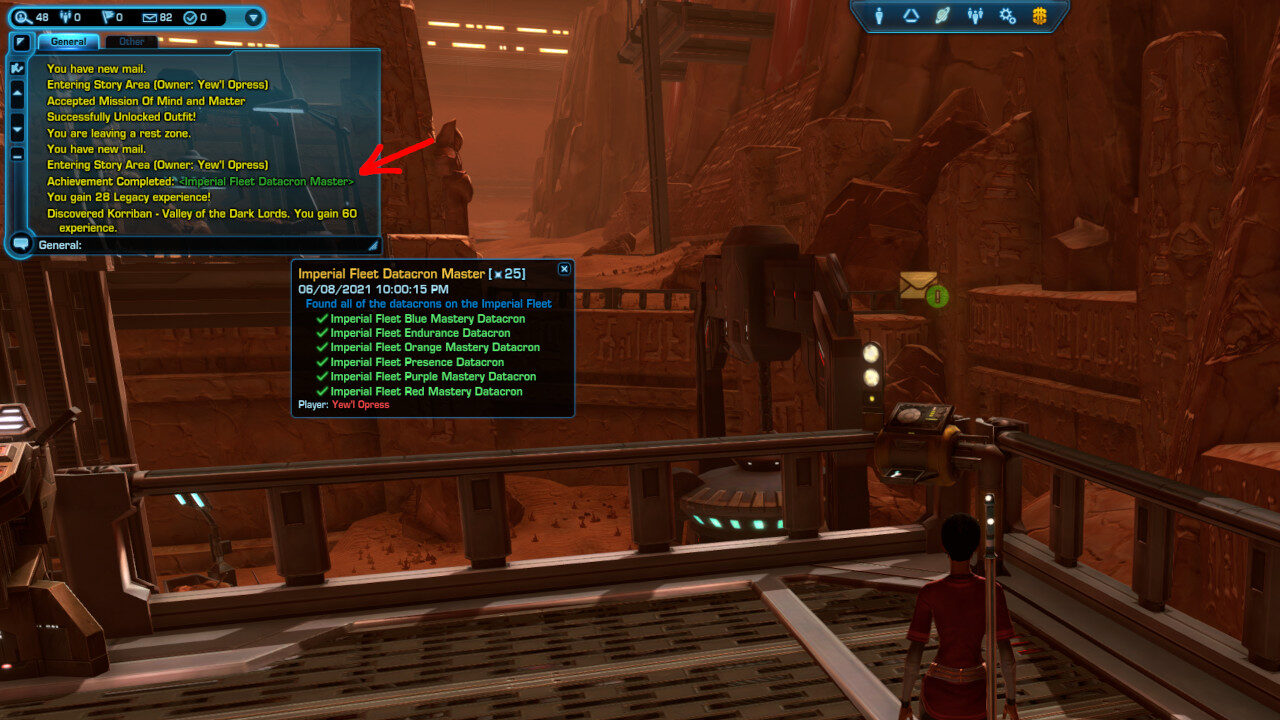Open the chat channel speech bubble button
Viewport: 1280px width, 720px height.
click(x=20, y=243)
